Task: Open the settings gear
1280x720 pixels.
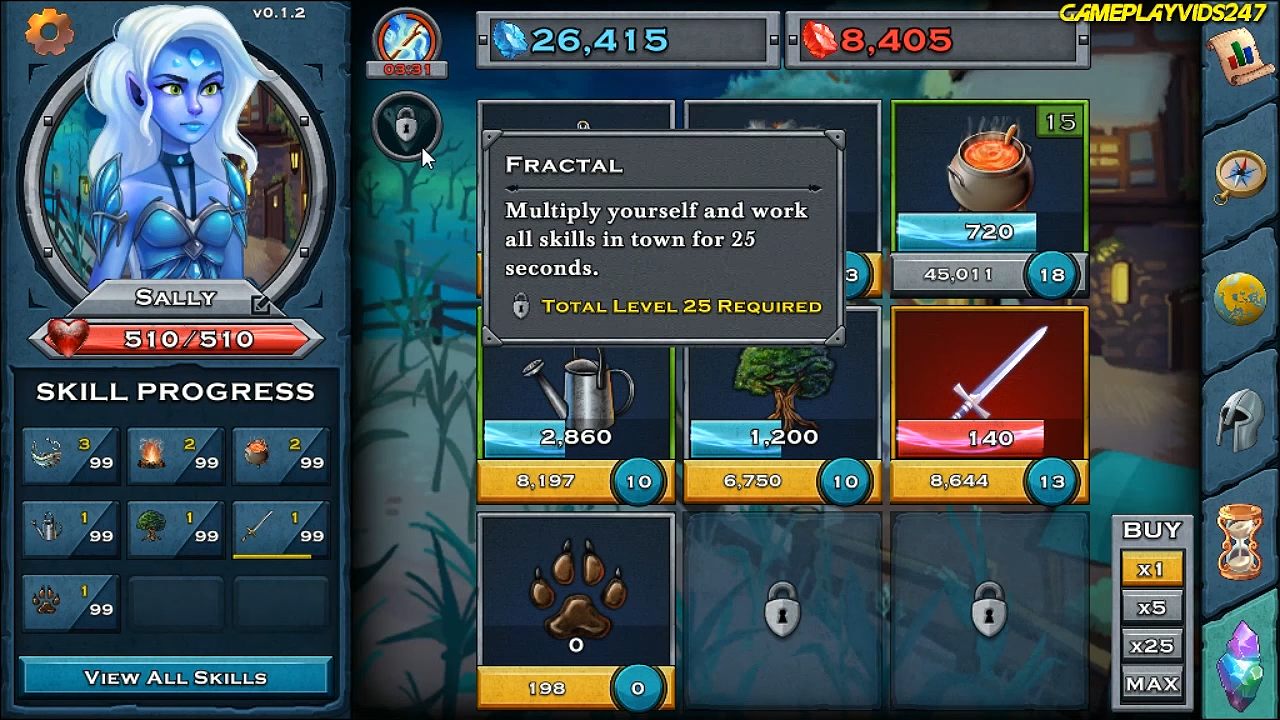Action: pos(48,32)
